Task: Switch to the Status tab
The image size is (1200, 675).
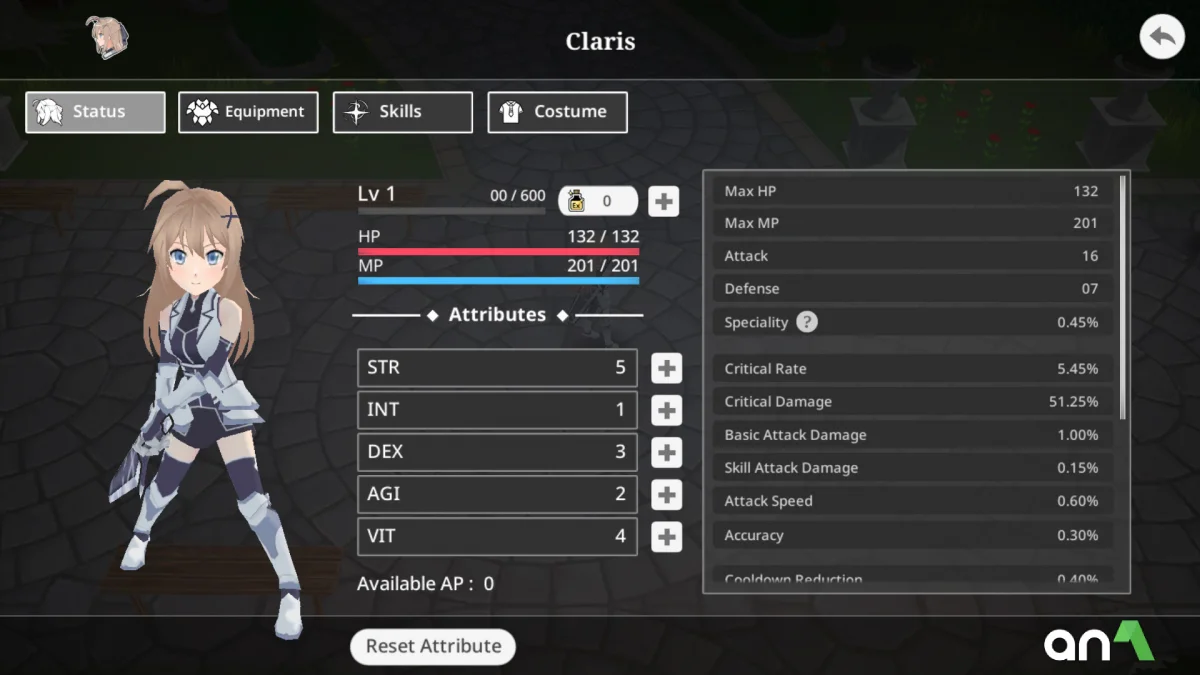Action: (95, 112)
